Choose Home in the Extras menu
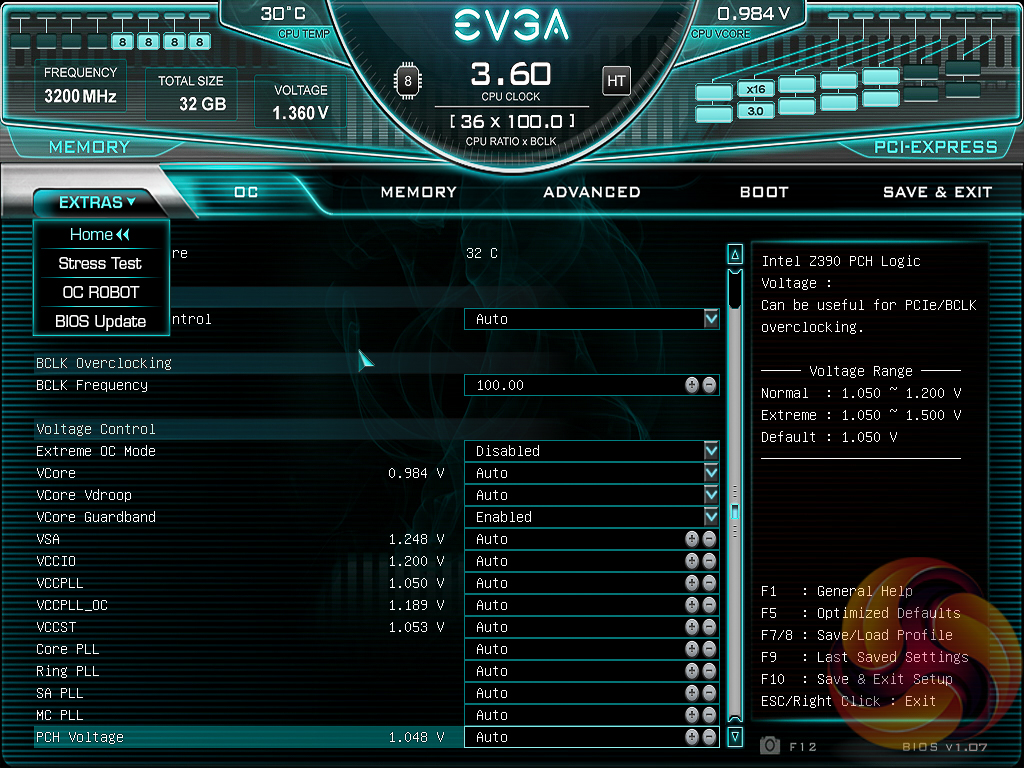1024x768 pixels. pyautogui.click(x=100, y=234)
